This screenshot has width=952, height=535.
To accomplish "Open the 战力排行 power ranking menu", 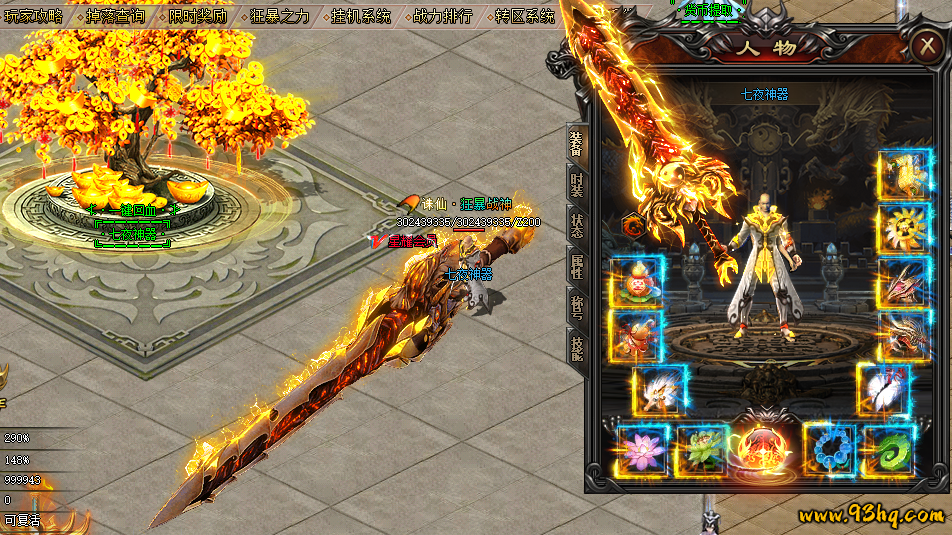I will (x=442, y=16).
